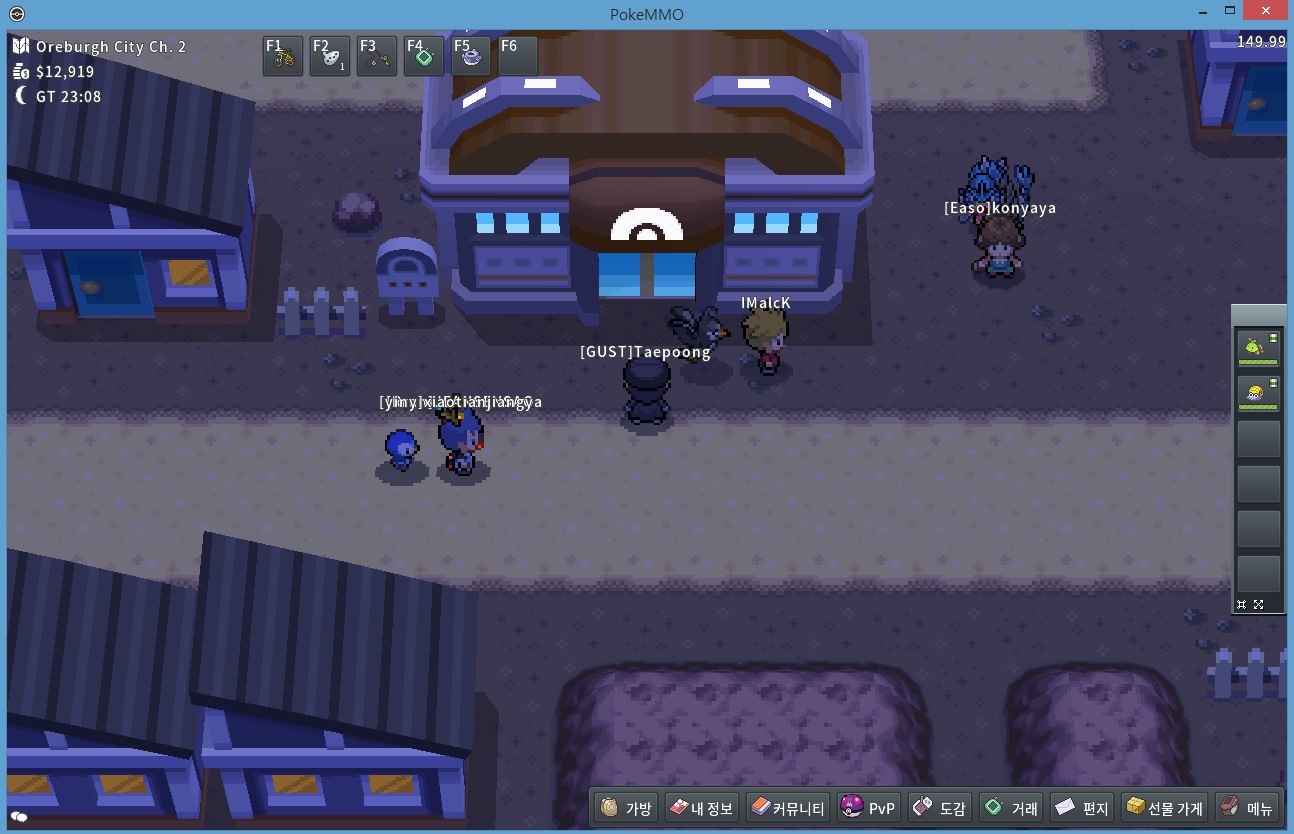This screenshot has width=1294, height=834.
Task: Open the 거래 trade window
Action: coord(1011,808)
